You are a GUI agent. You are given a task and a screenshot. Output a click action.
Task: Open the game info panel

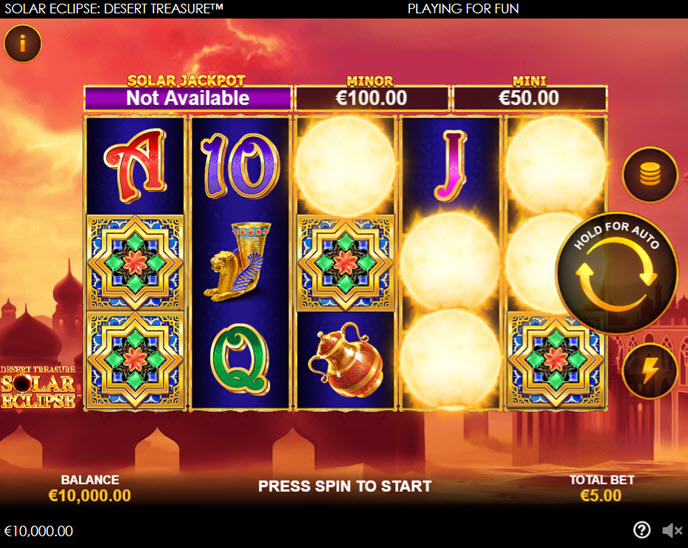point(22,43)
